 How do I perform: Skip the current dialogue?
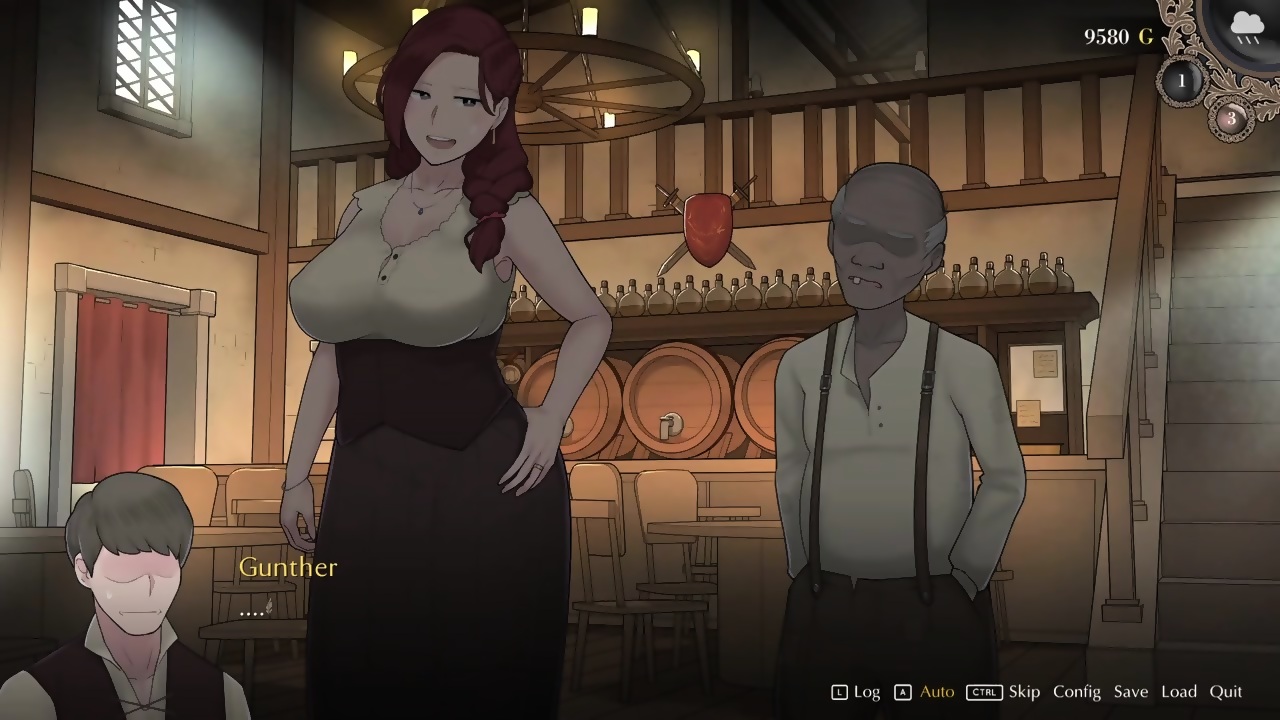click(x=1023, y=692)
